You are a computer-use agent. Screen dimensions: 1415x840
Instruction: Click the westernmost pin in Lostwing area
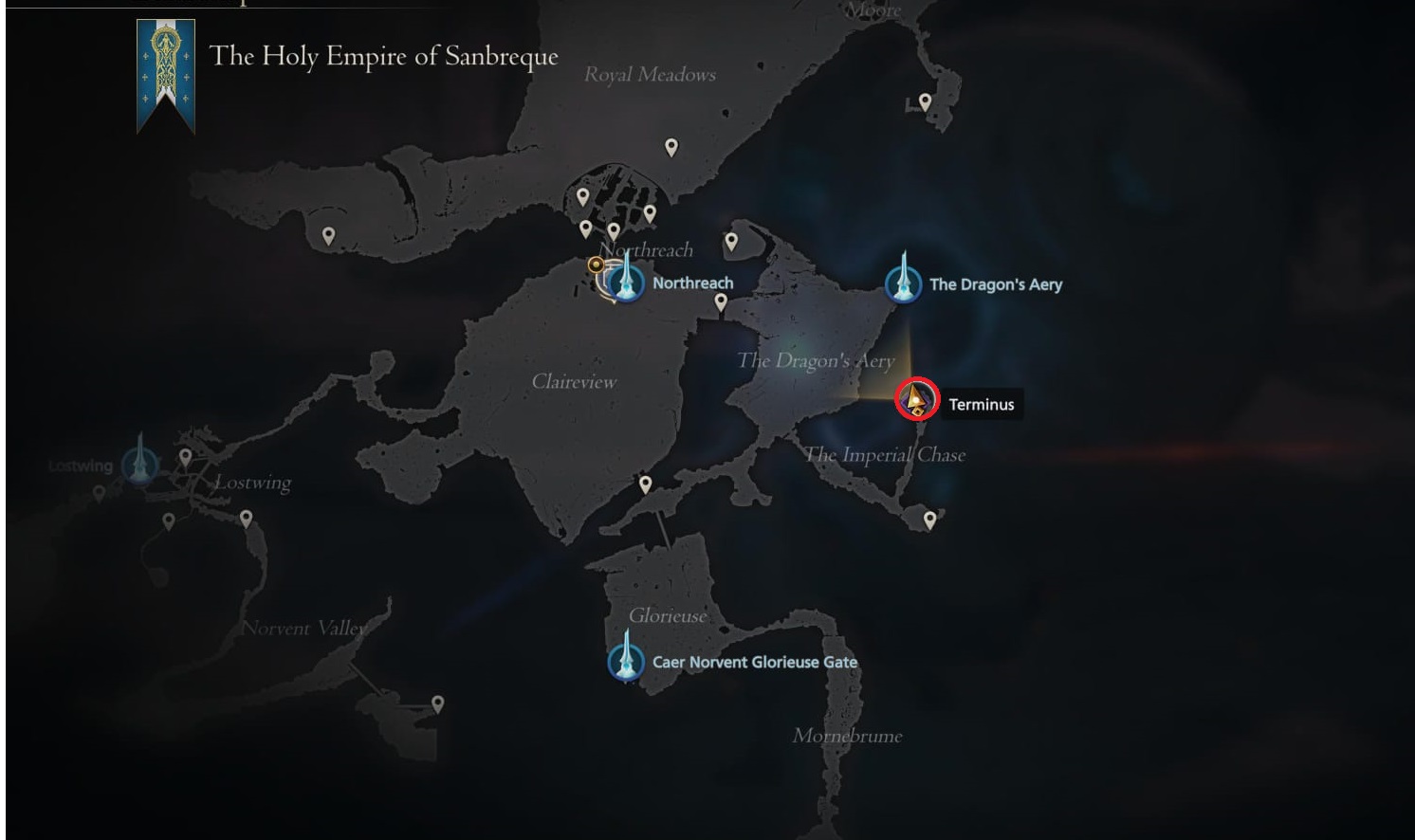(98, 493)
